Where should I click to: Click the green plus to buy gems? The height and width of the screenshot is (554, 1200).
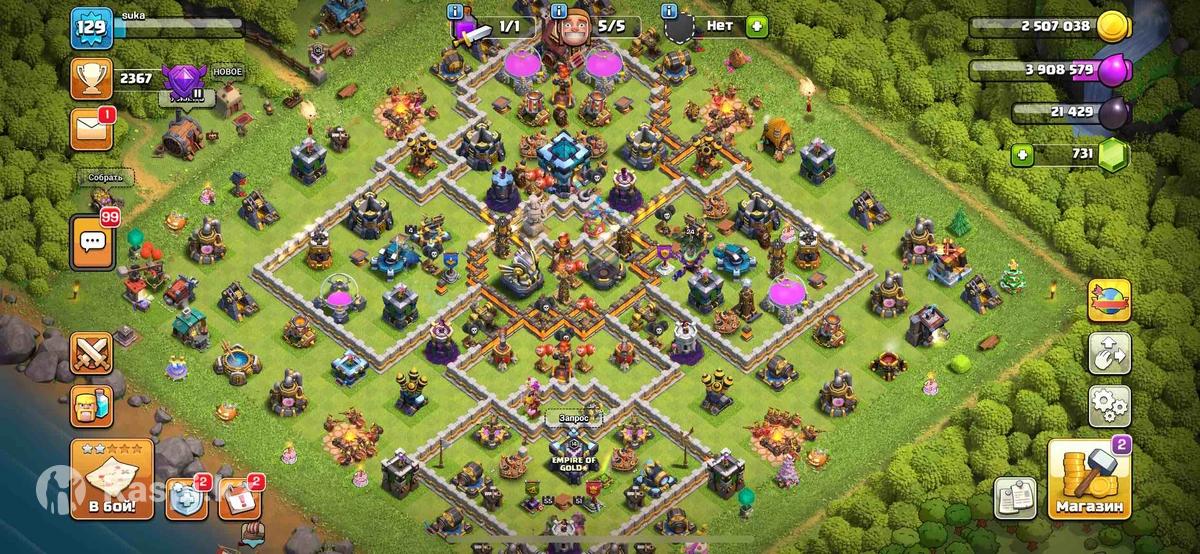coord(1023,155)
